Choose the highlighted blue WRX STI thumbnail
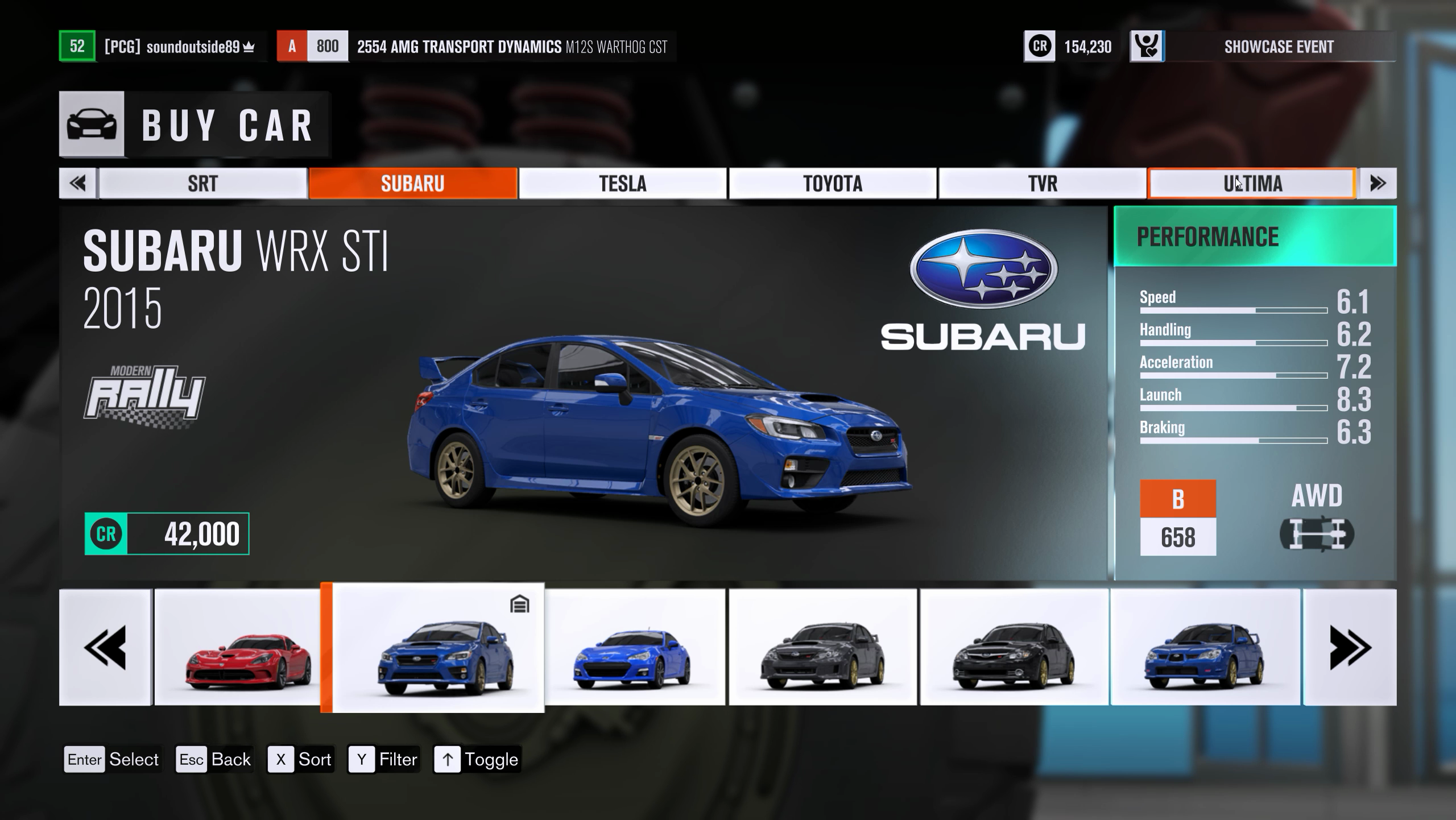1456x820 pixels. coord(438,647)
